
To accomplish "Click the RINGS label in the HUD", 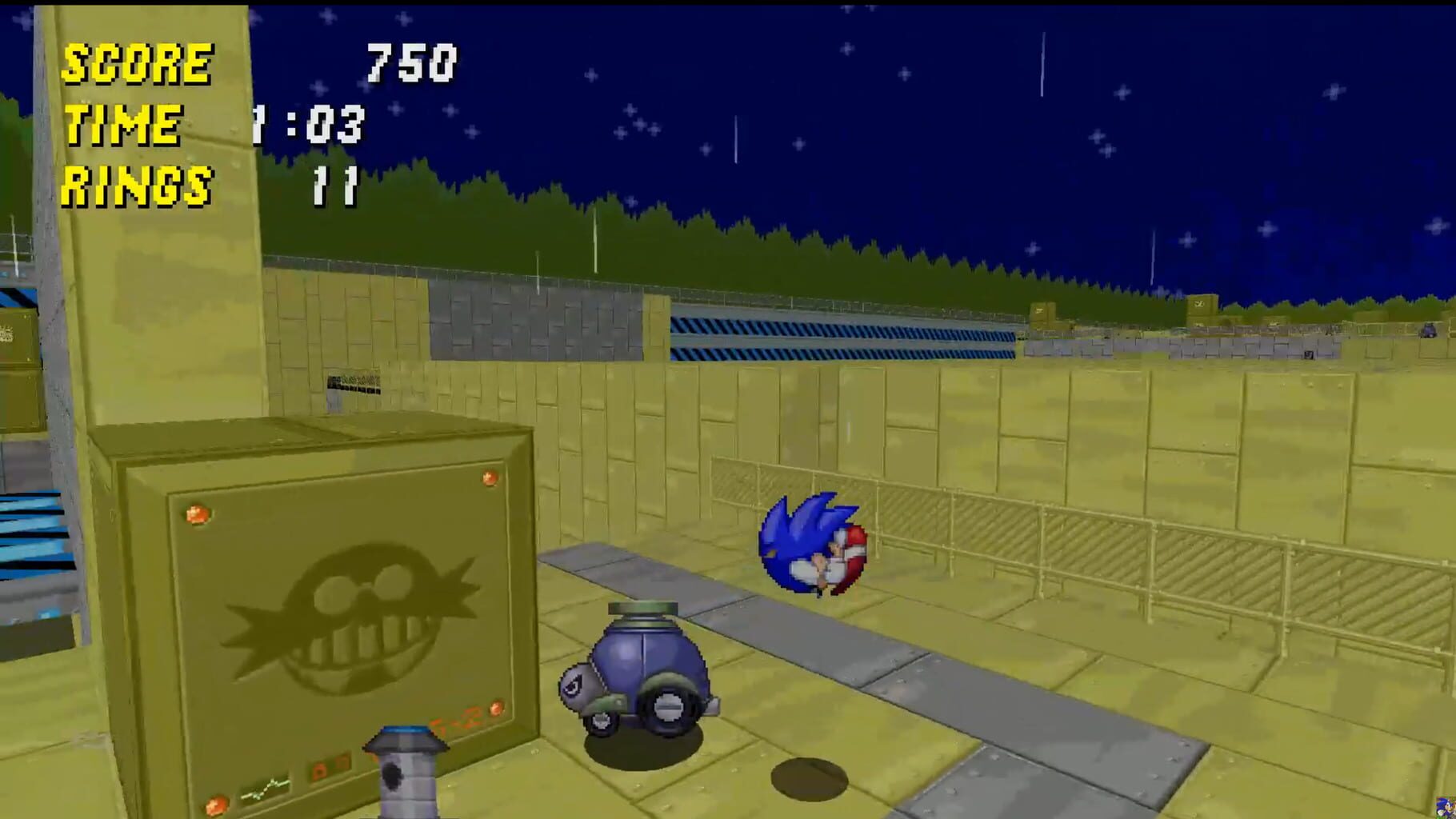I will coord(136,186).
